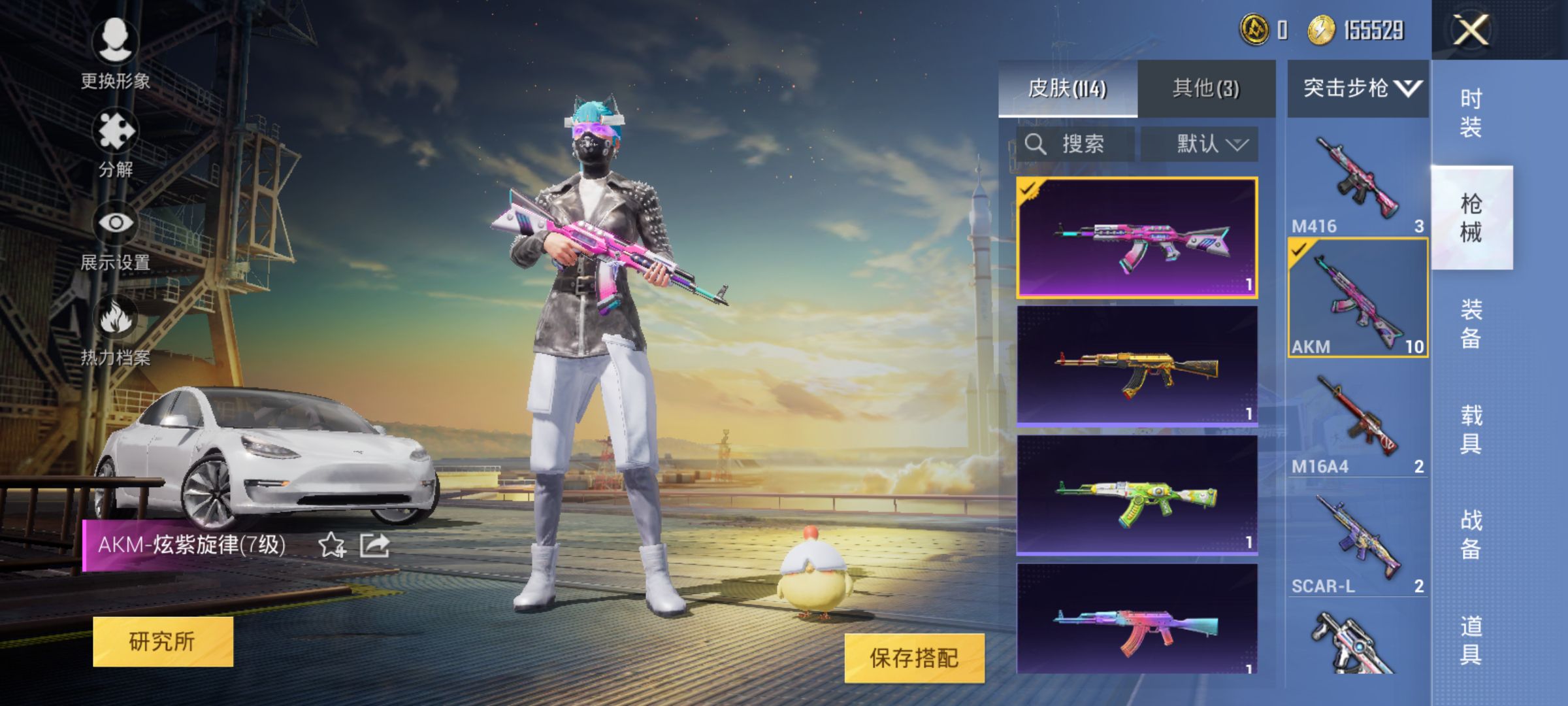1568x706 pixels.
Task: Click the 搜索 search field
Action: pos(1076,144)
